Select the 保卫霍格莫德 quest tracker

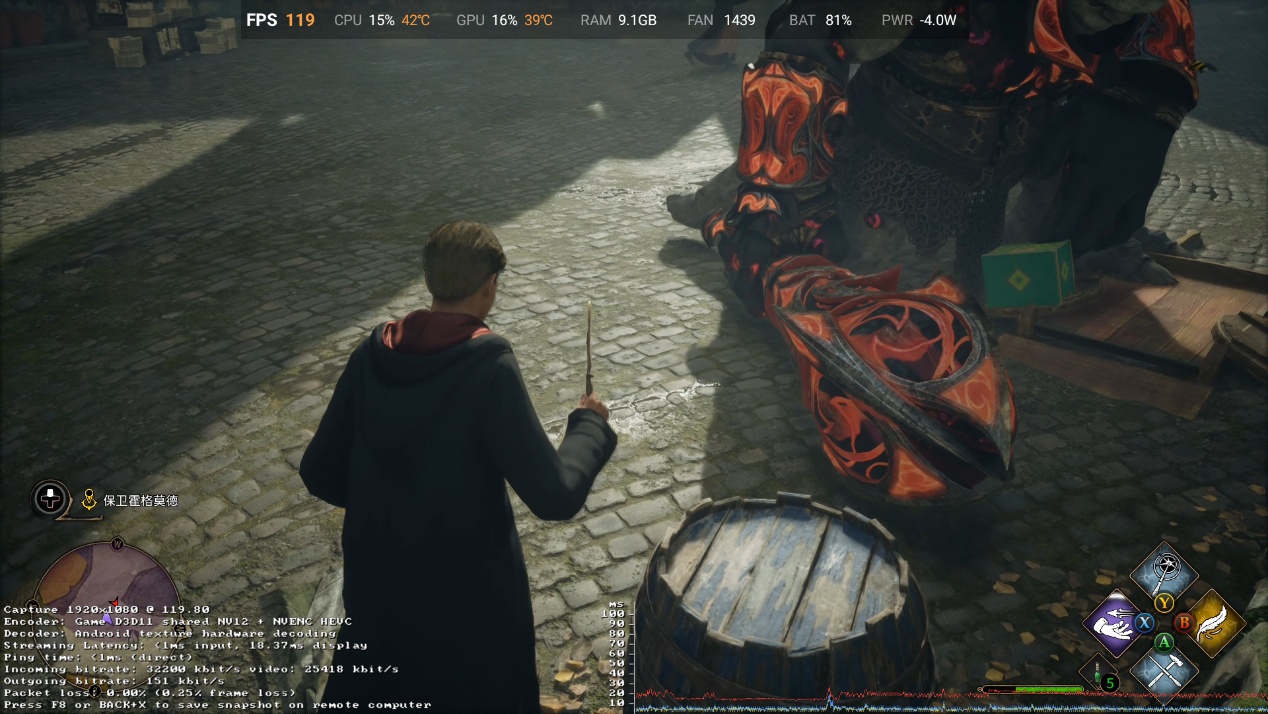pyautogui.click(x=140, y=500)
